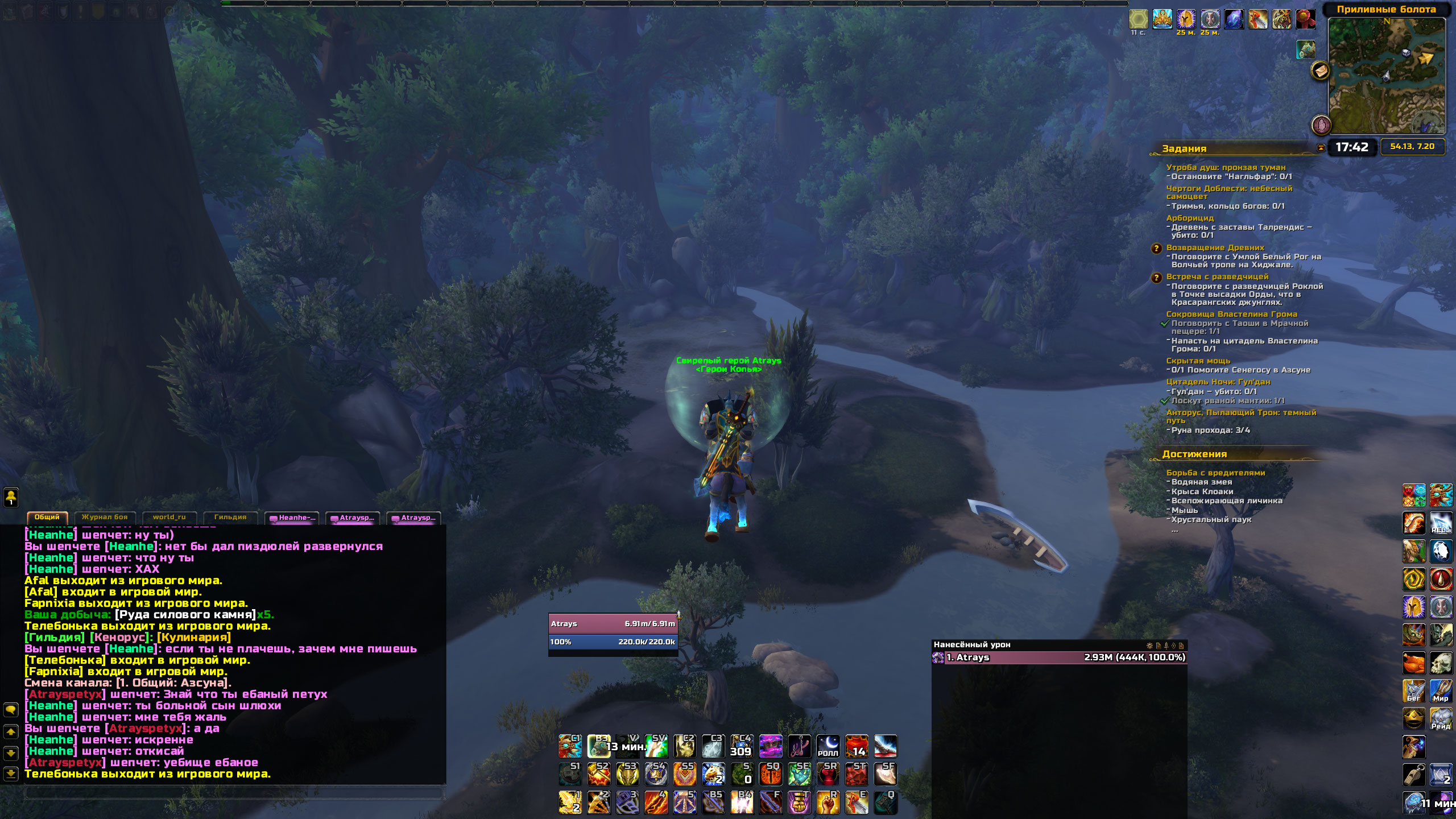Image resolution: width=1456 pixels, height=819 pixels.
Task: Switch to the Гильдия chat tab
Action: tap(230, 517)
